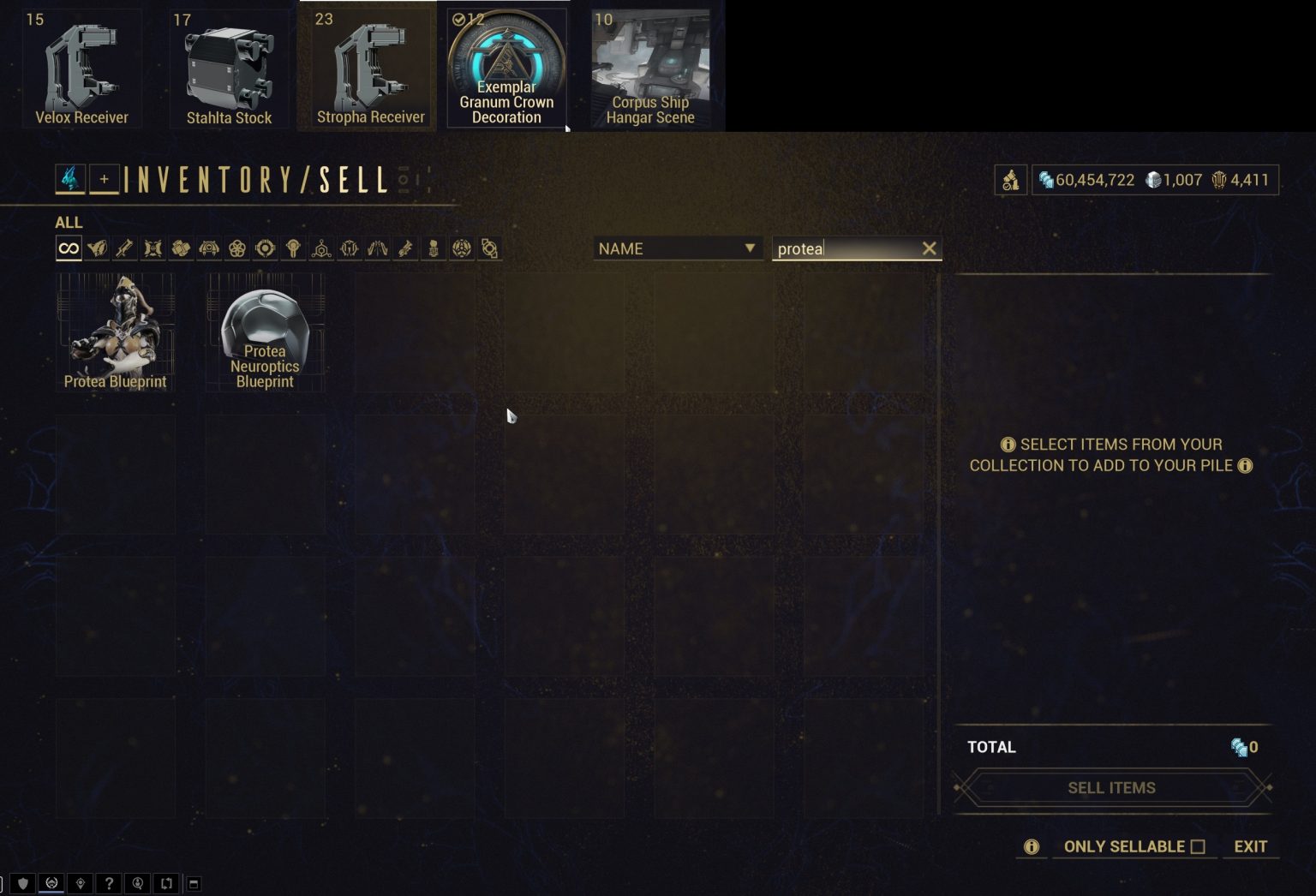Open the NAME sort dropdown

[x=677, y=248]
